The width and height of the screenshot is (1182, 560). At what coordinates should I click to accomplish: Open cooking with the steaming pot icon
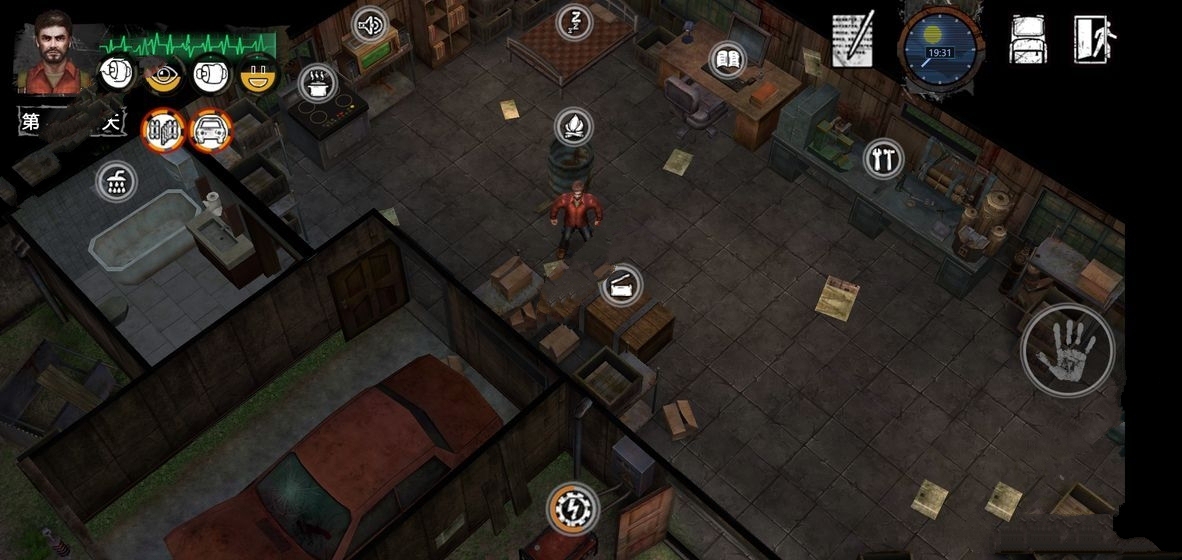tap(318, 83)
